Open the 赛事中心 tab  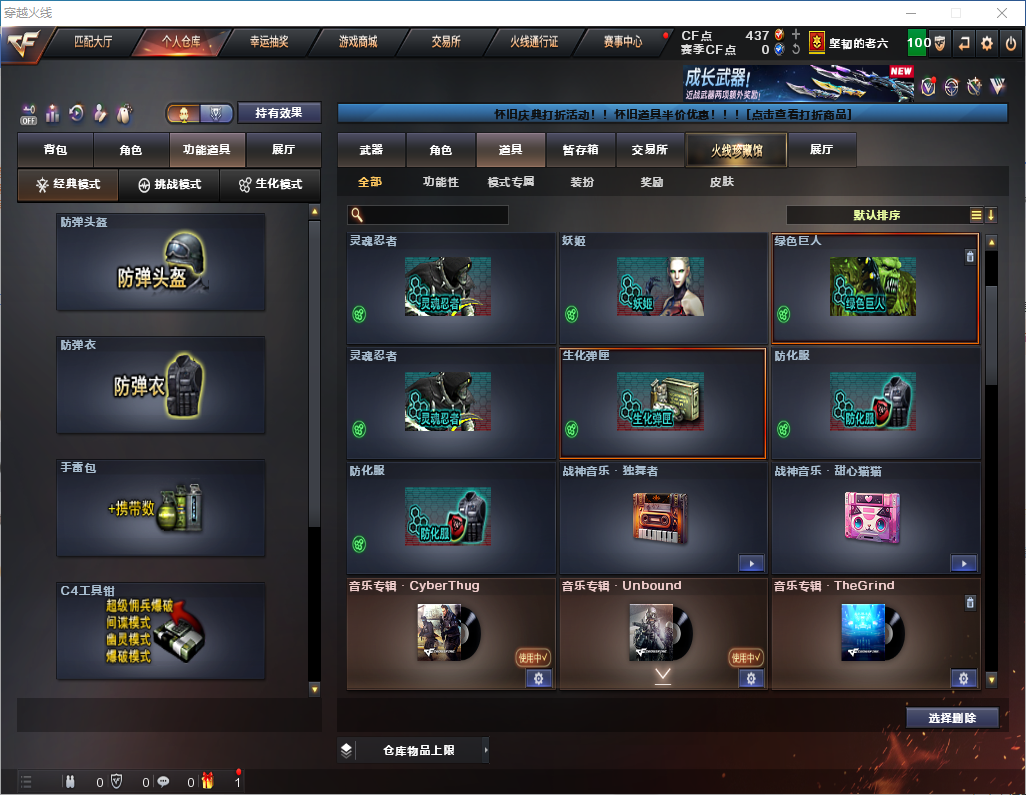622,42
